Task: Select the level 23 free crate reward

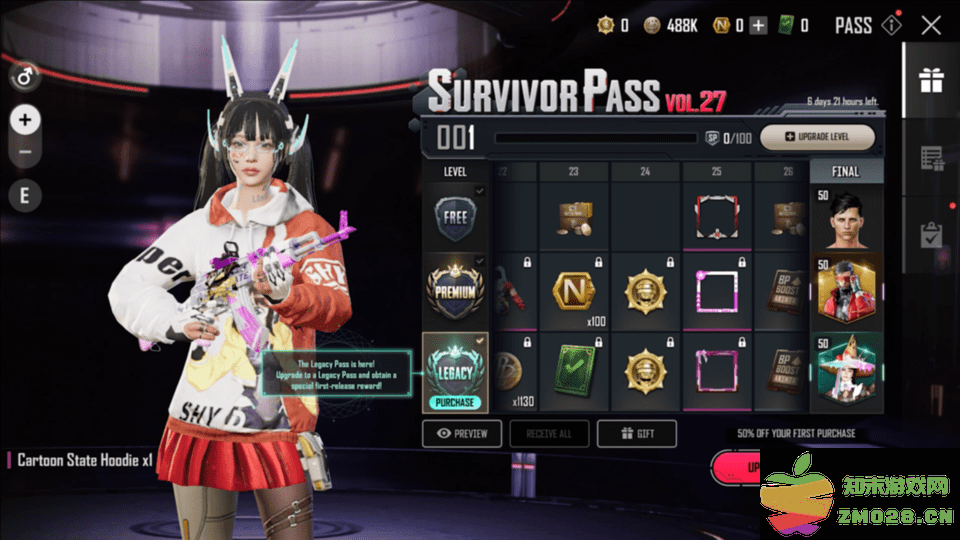Action: pyautogui.click(x=574, y=218)
